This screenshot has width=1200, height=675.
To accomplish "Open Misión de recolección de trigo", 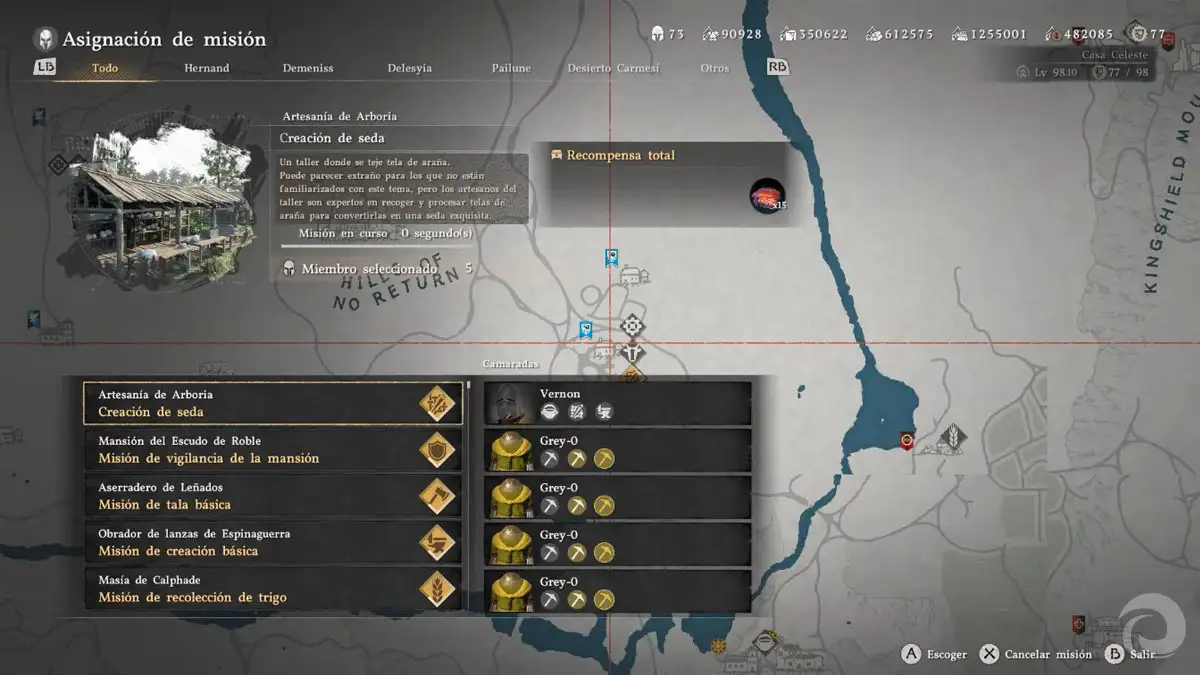I will pos(272,589).
